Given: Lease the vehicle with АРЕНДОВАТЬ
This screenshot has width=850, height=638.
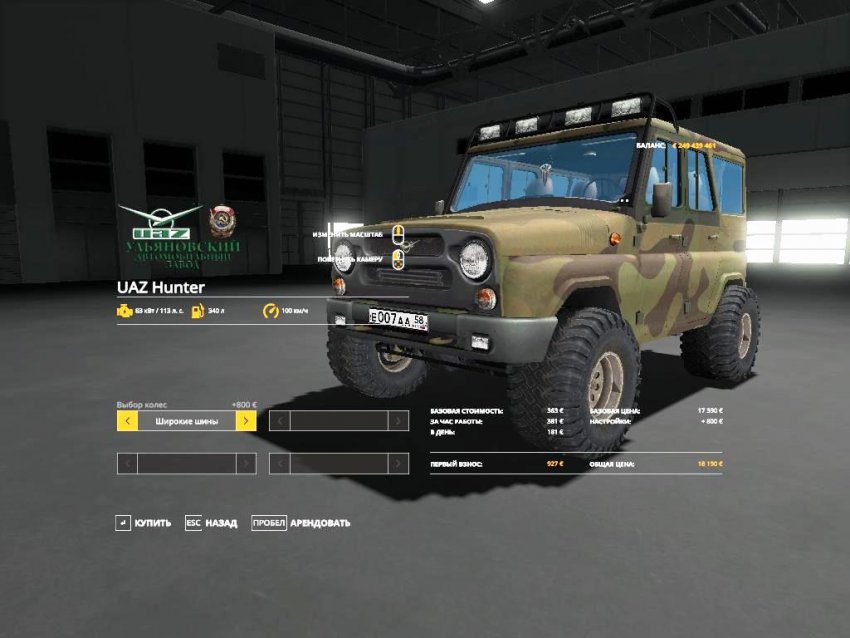Looking at the screenshot, I should (x=301, y=523).
